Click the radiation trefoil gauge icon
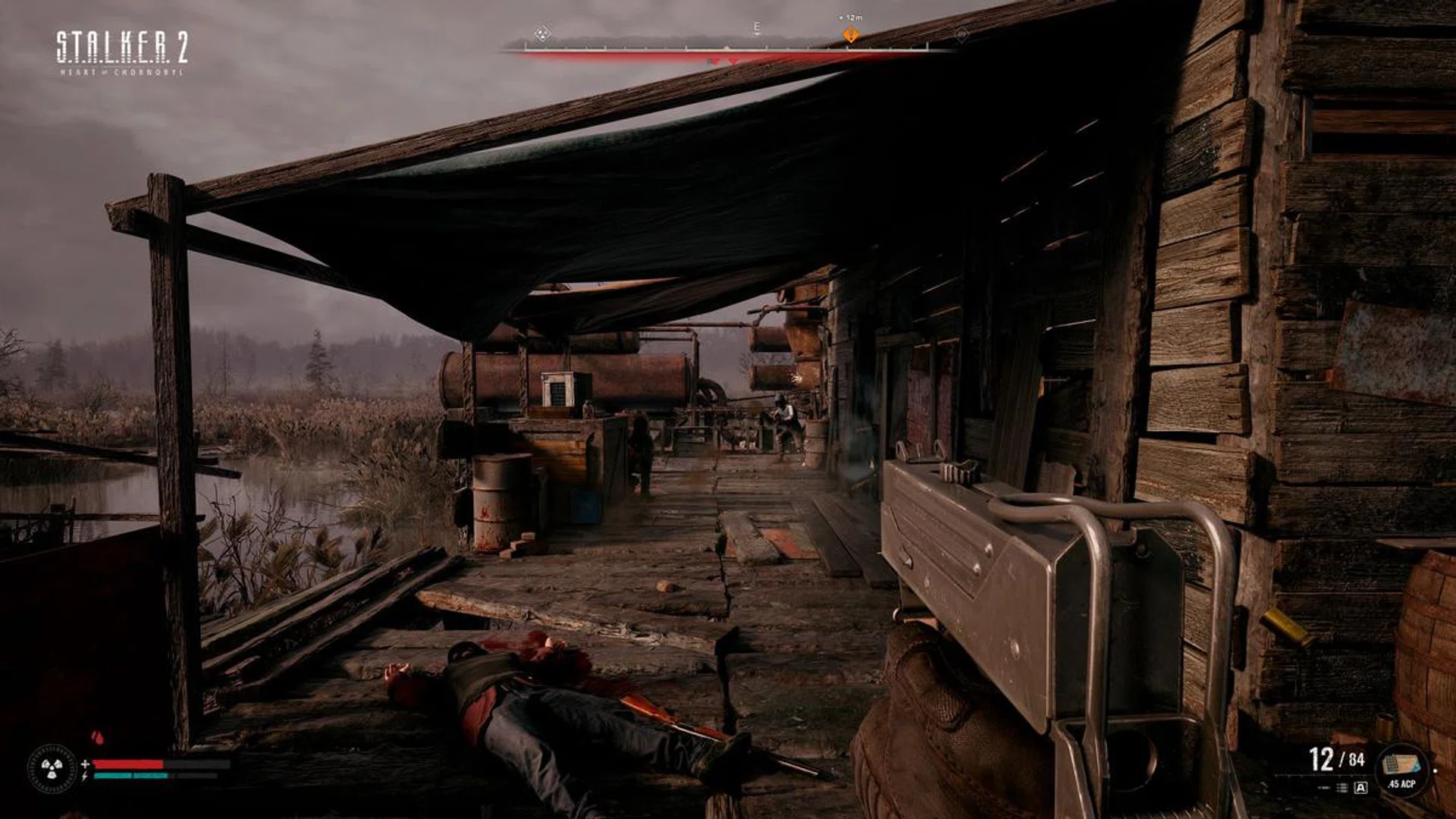 pos(52,769)
